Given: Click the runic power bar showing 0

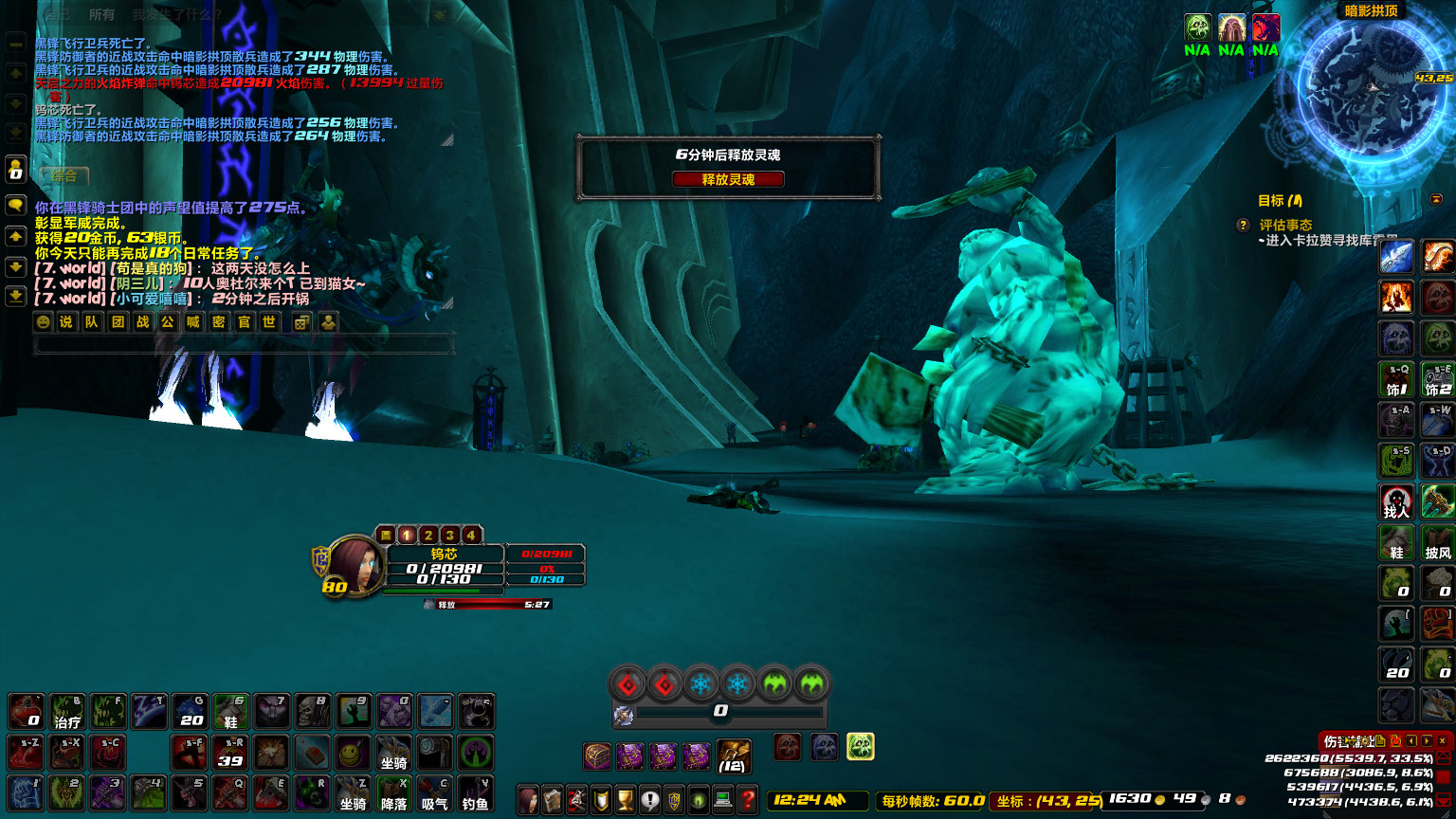Looking at the screenshot, I should (x=720, y=708).
